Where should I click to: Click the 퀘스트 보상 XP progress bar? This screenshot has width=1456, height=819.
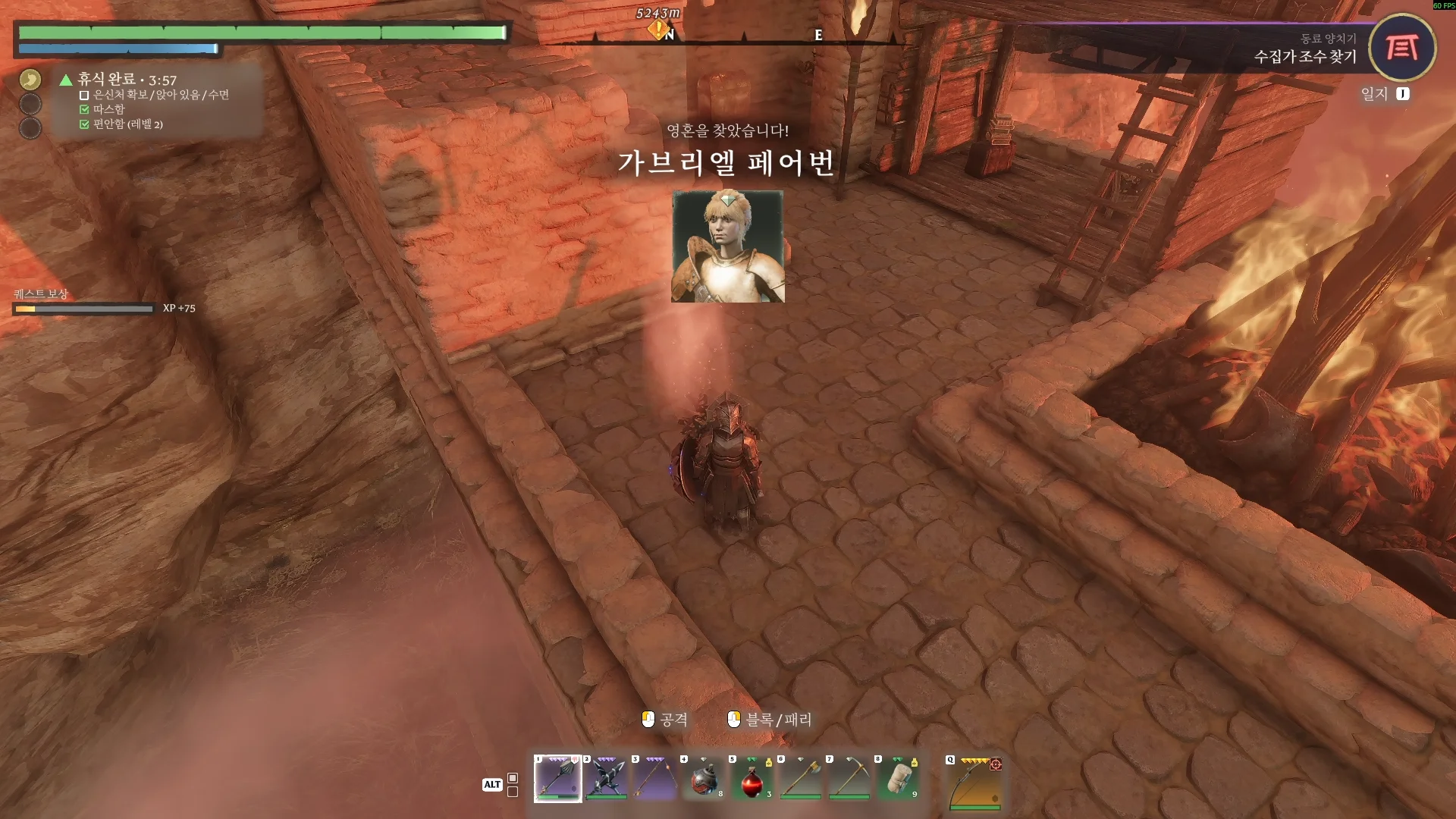tap(83, 309)
